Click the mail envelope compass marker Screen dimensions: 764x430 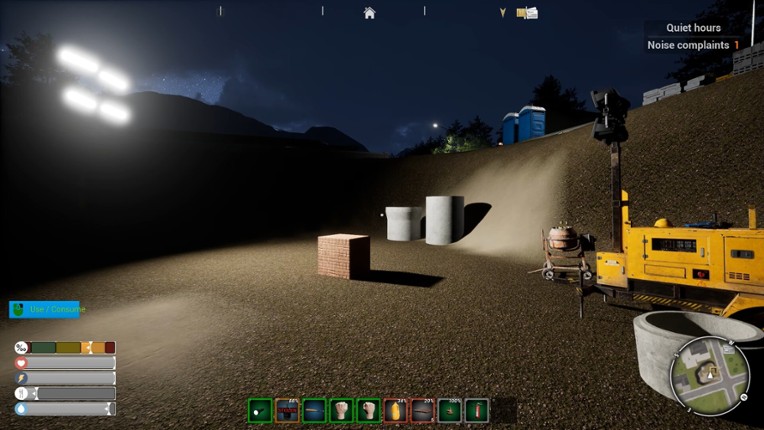pos(527,13)
